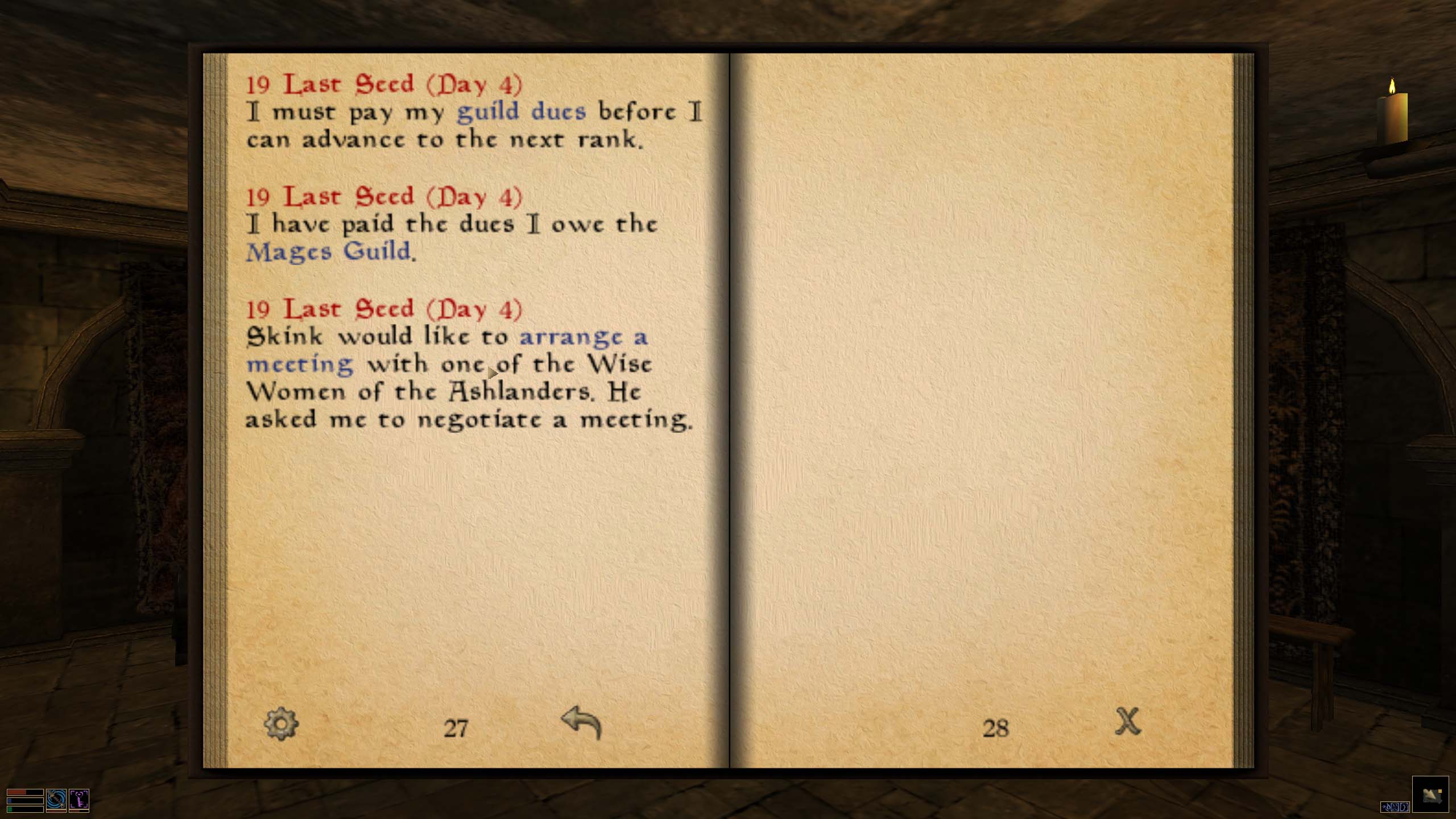Go back to the previous journal page
Viewport: 1456px width, 819px height.
pyautogui.click(x=581, y=723)
